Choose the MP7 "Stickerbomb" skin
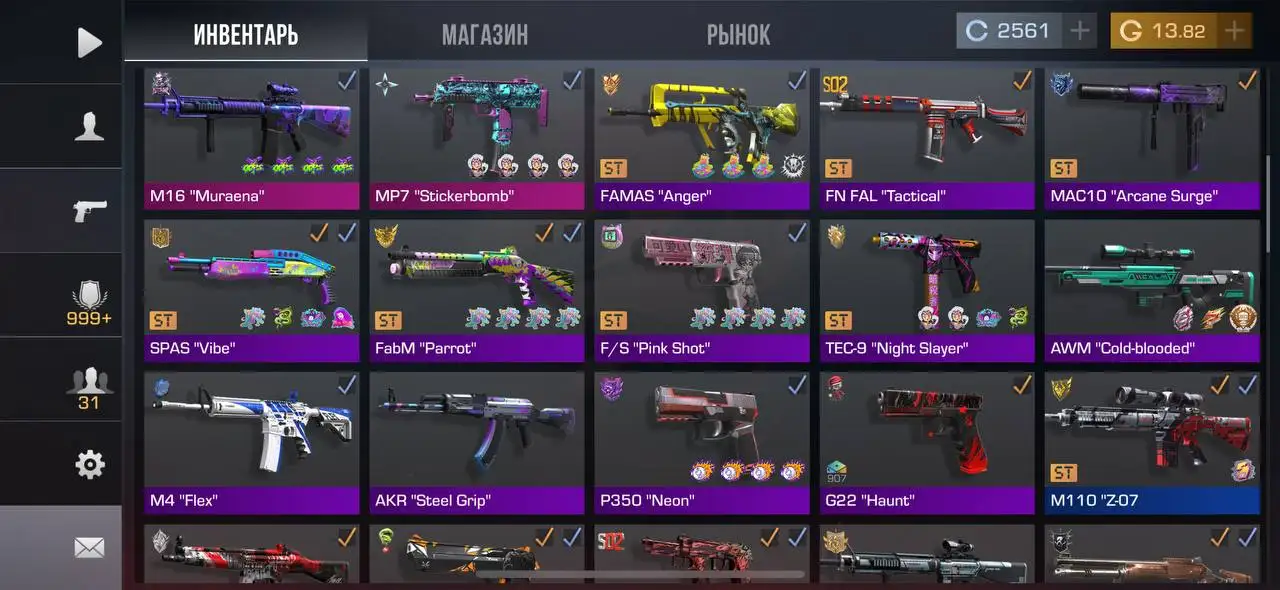The image size is (1280, 590). (x=477, y=138)
